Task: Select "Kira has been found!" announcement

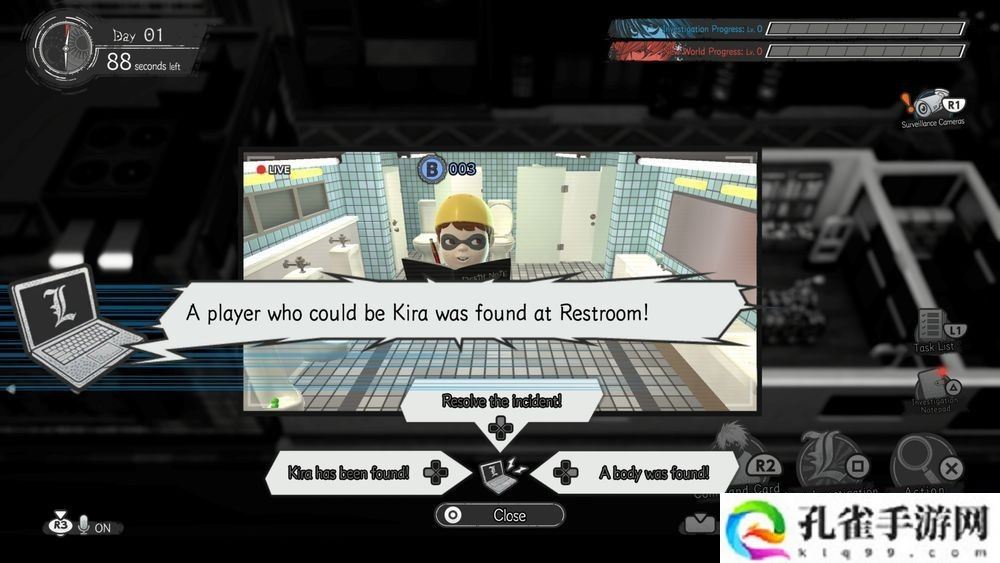Action: pos(348,472)
